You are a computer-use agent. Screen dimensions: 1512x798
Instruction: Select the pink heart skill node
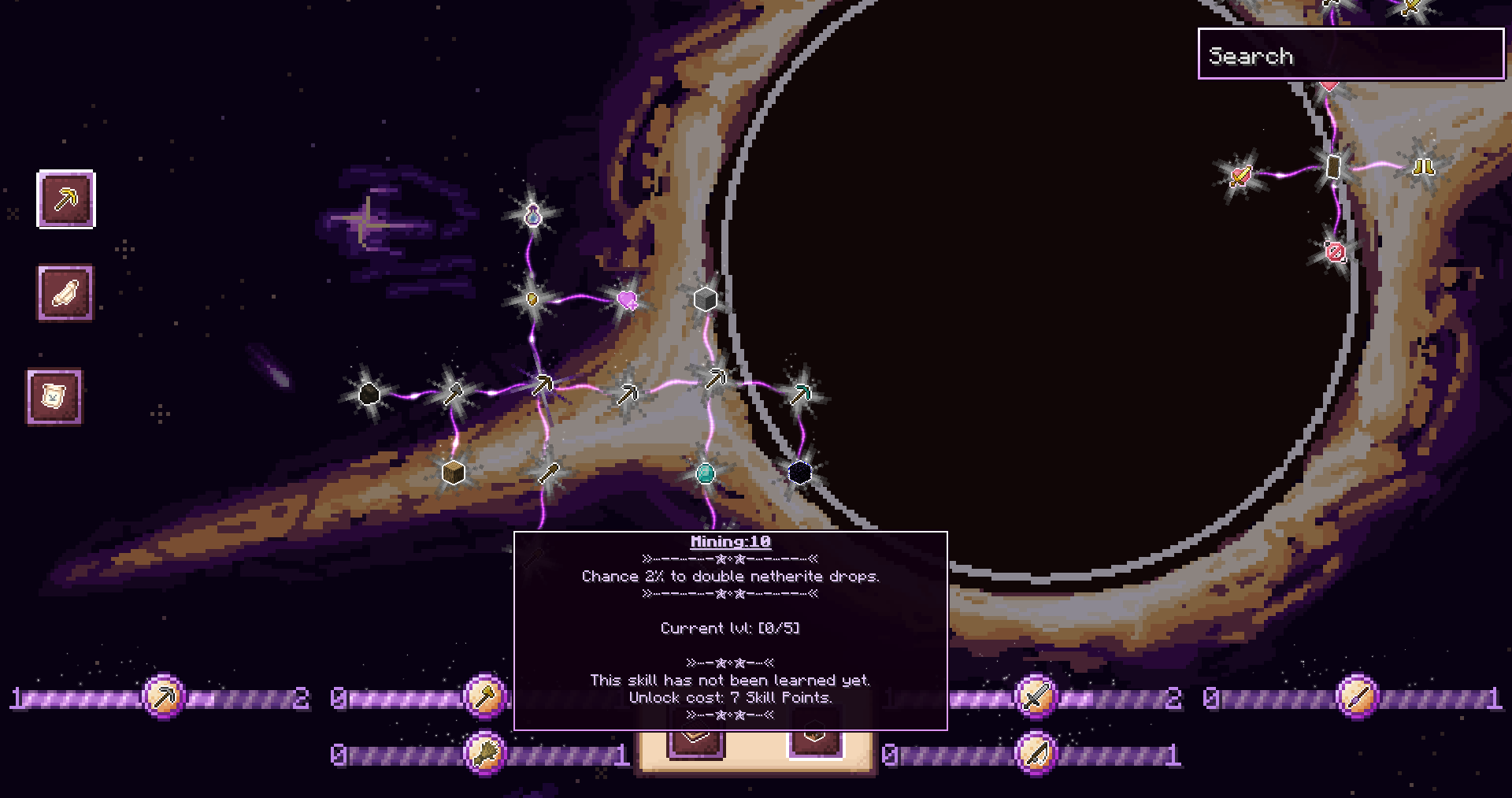(x=628, y=299)
